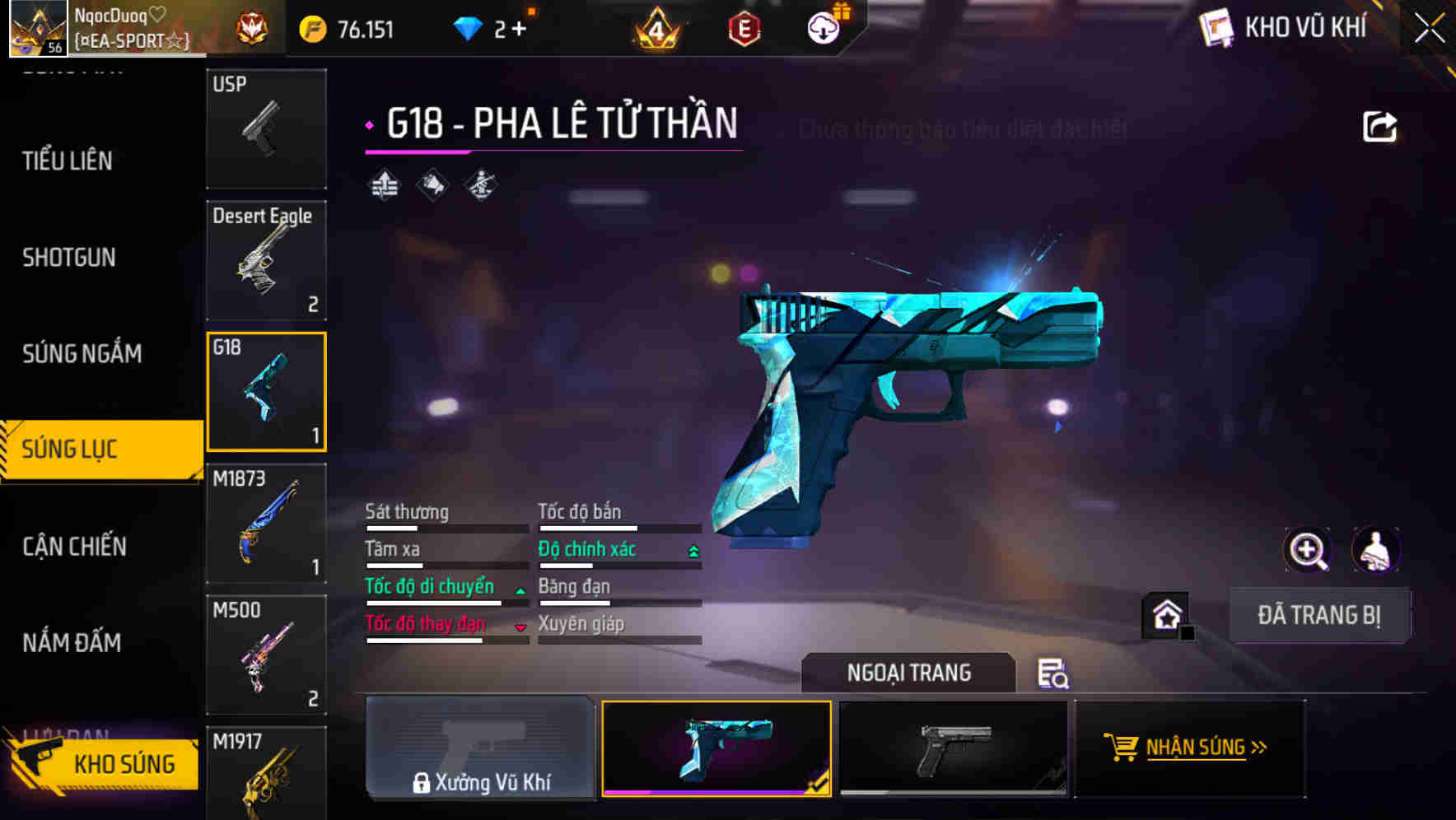Toggle the Tốc độ thay đạn stat arrow
Screen dimensions: 1456x820
520,627
